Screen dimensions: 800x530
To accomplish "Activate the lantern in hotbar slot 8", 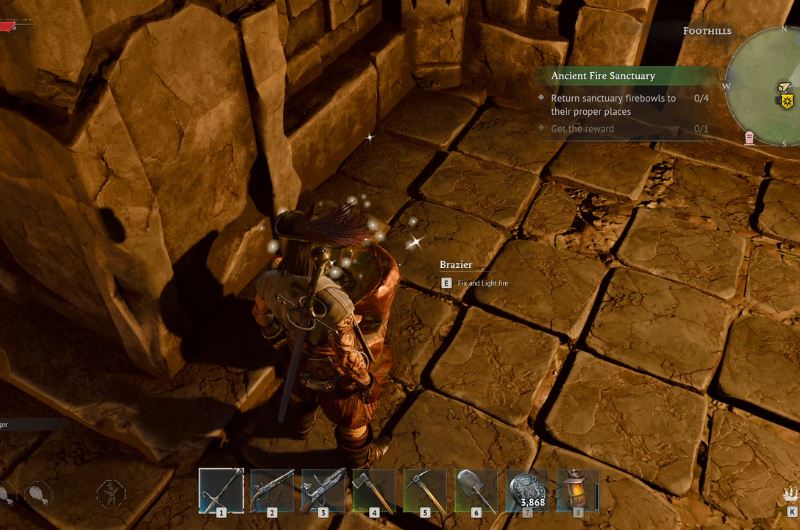I will pyautogui.click(x=577, y=490).
